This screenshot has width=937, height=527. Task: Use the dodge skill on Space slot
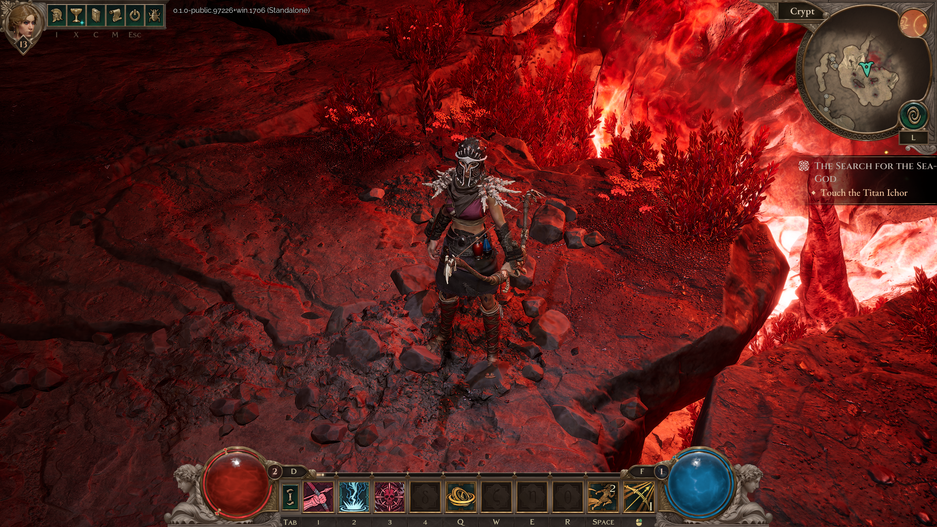[x=603, y=496]
